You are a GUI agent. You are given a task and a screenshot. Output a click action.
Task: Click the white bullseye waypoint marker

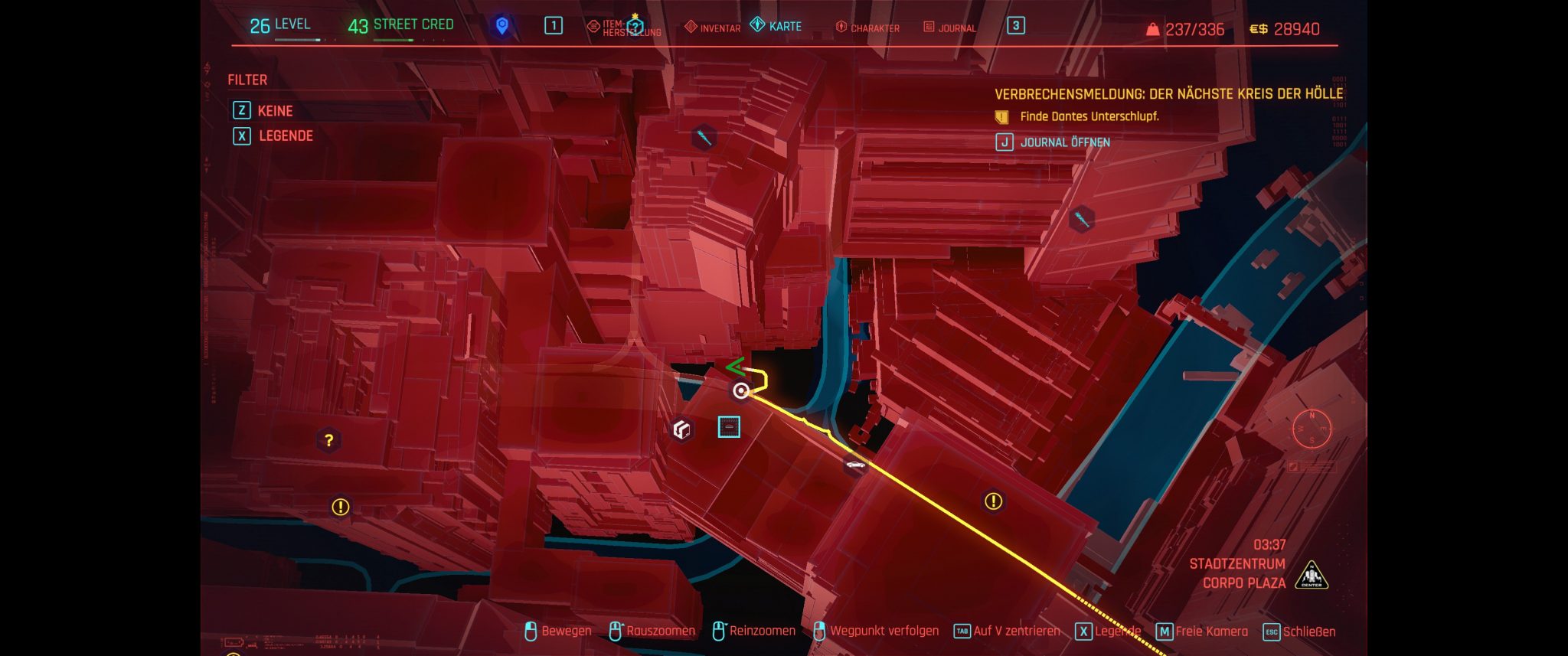point(740,391)
